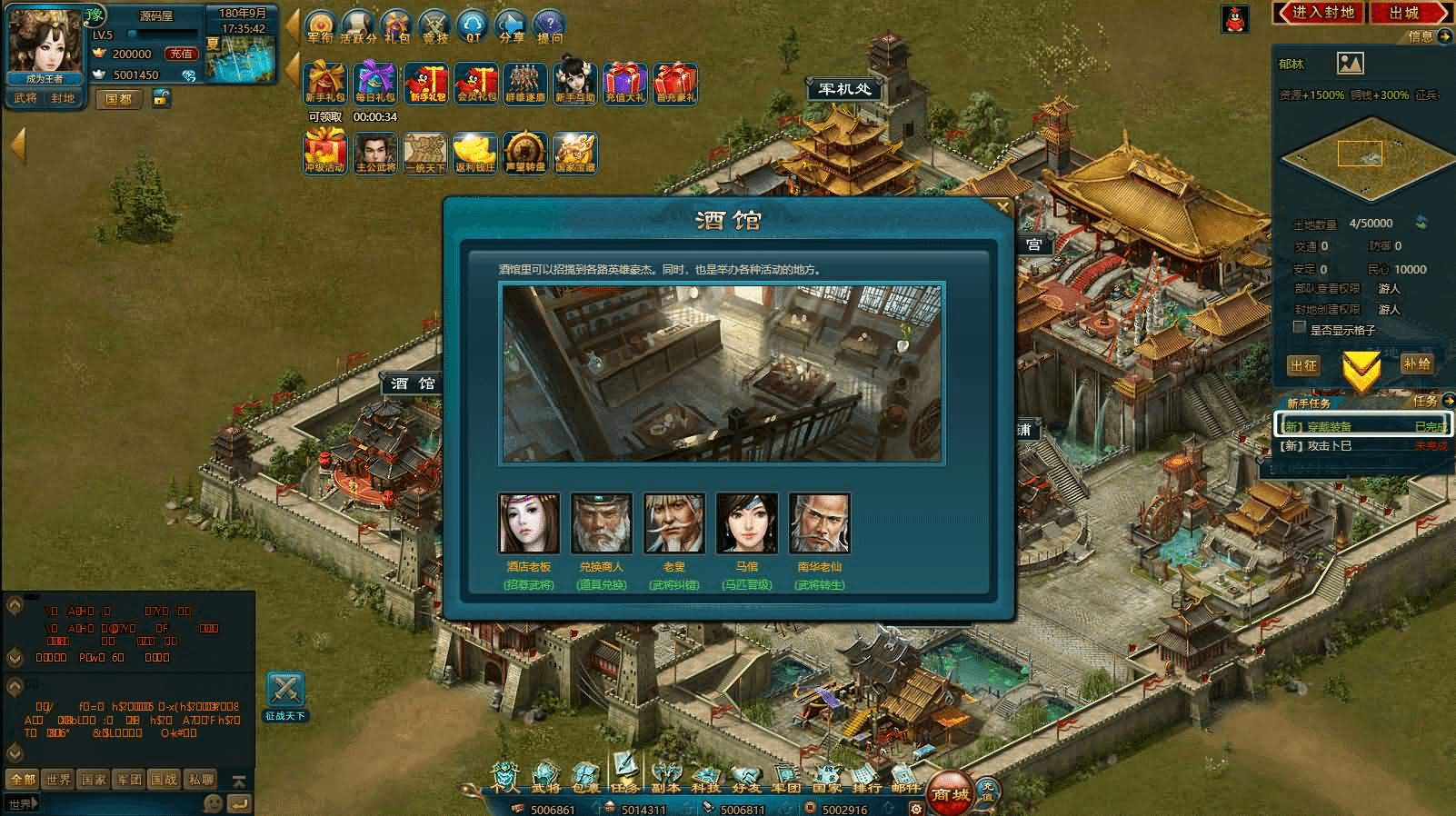Close the 酒馆 tavern dialog
This screenshot has height=816, width=1456.
(1002, 207)
